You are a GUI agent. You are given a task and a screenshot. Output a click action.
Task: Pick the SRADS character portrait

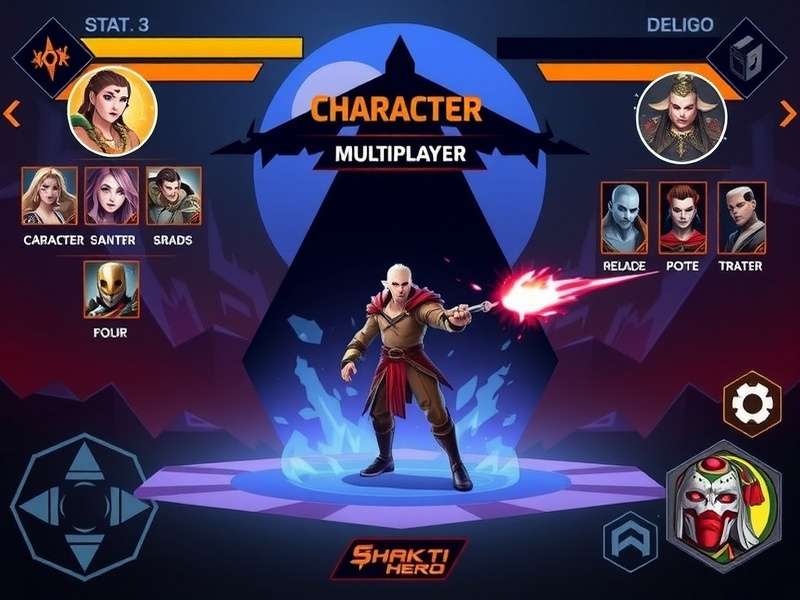[x=173, y=195]
